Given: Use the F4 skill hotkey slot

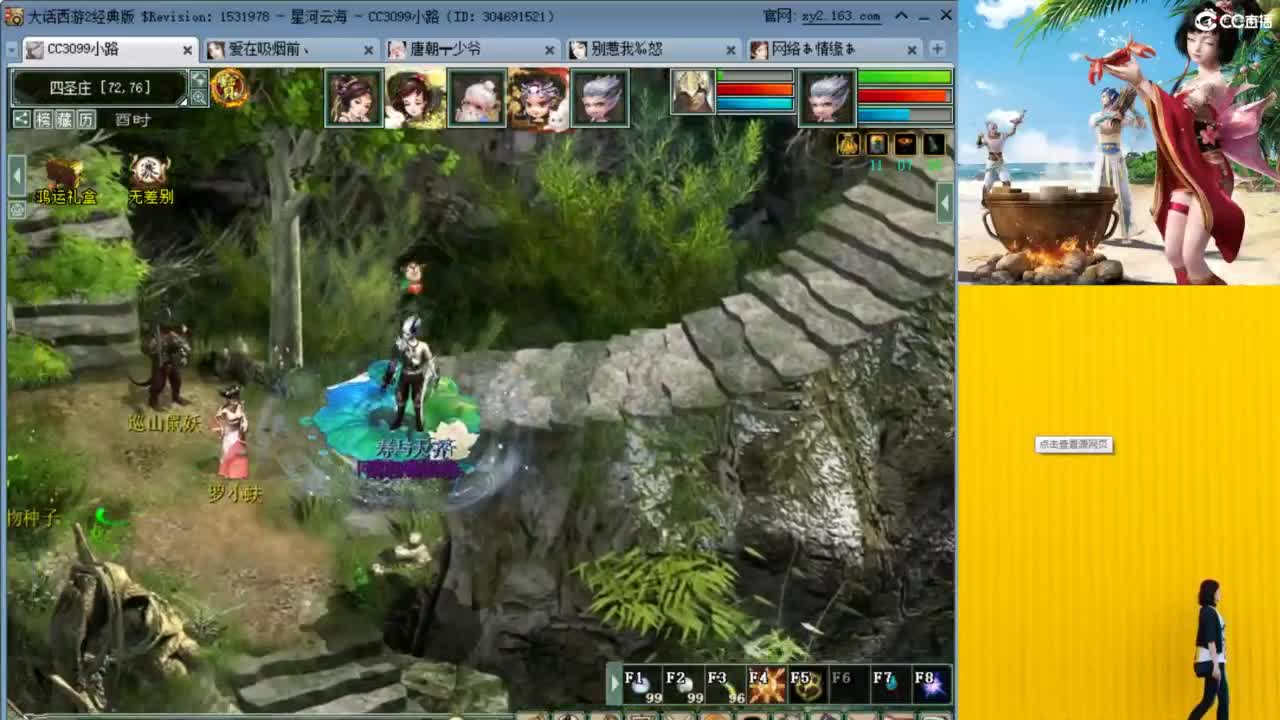Looking at the screenshot, I should pyautogui.click(x=765, y=684).
